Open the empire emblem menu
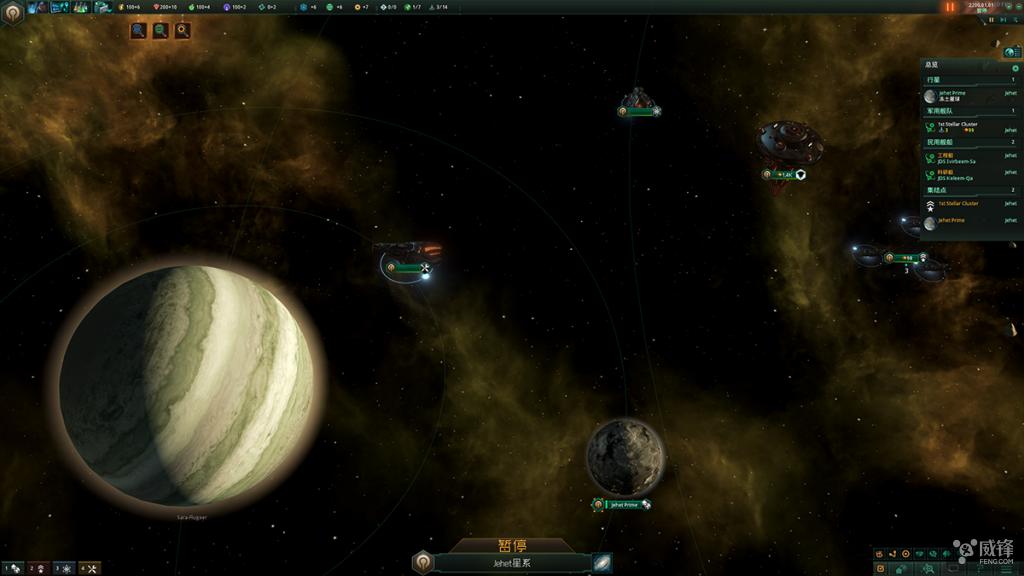Screen dimensions: 1024x576 [12, 11]
